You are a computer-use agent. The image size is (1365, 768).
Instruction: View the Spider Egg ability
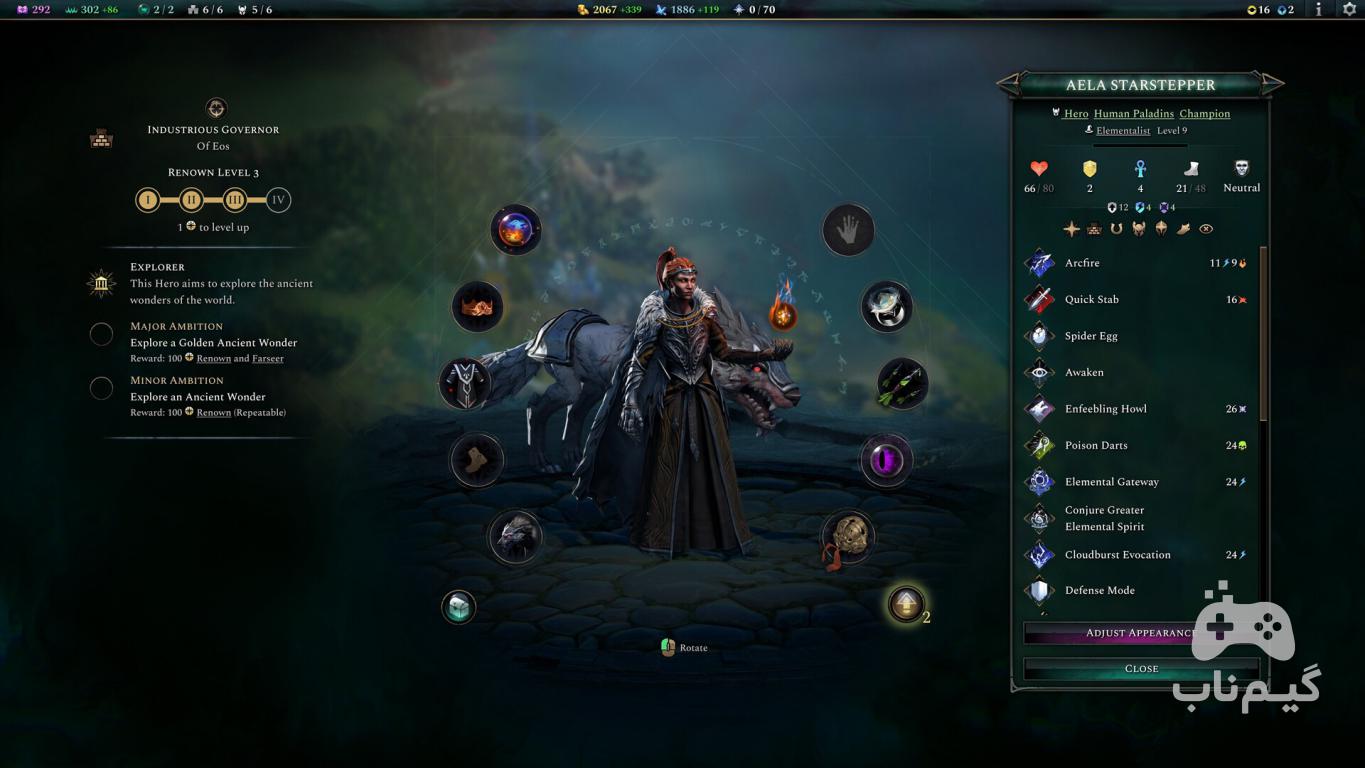pyautogui.click(x=1140, y=336)
